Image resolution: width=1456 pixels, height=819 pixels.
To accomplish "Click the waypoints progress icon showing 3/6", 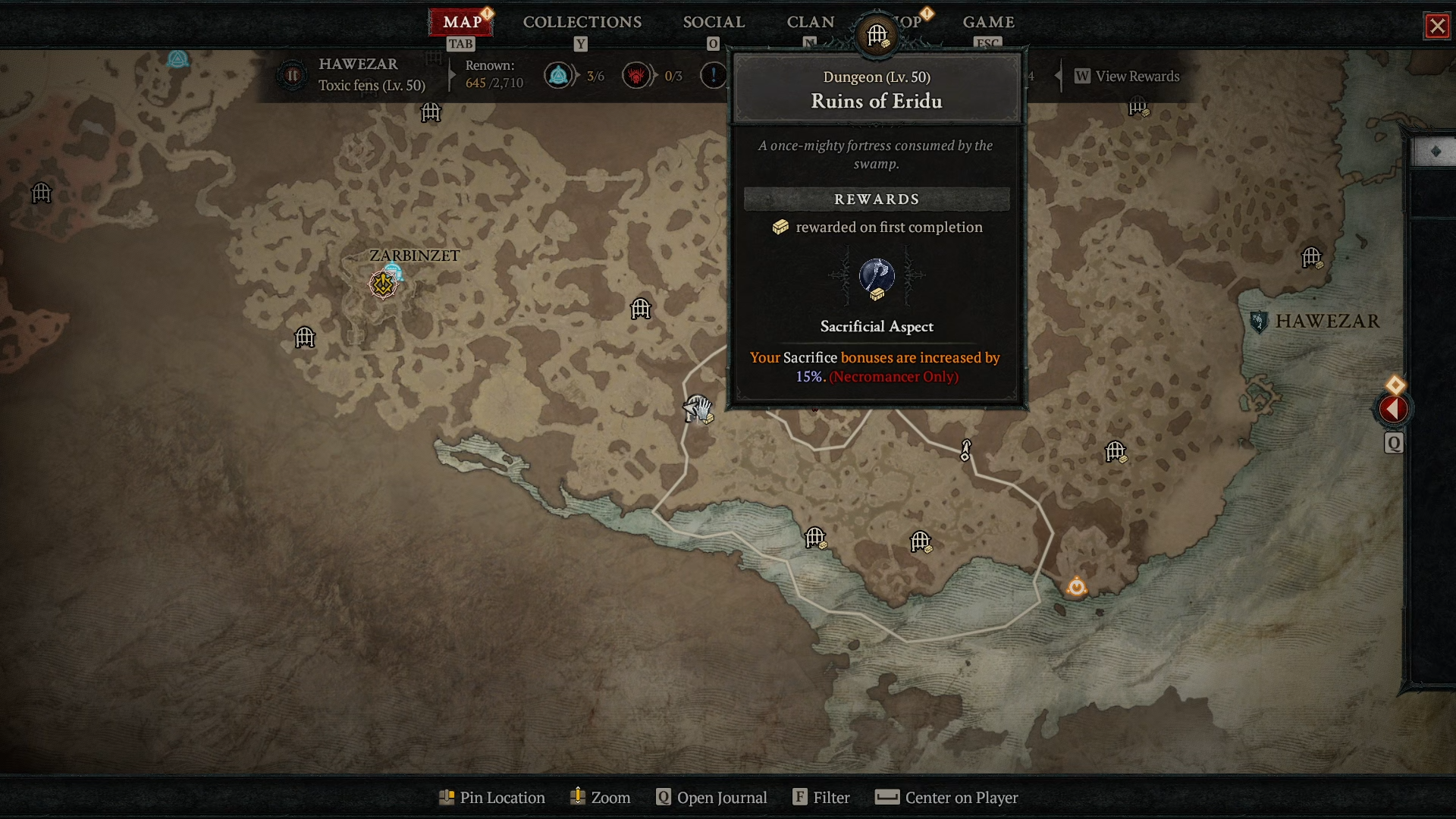I will pos(559,76).
